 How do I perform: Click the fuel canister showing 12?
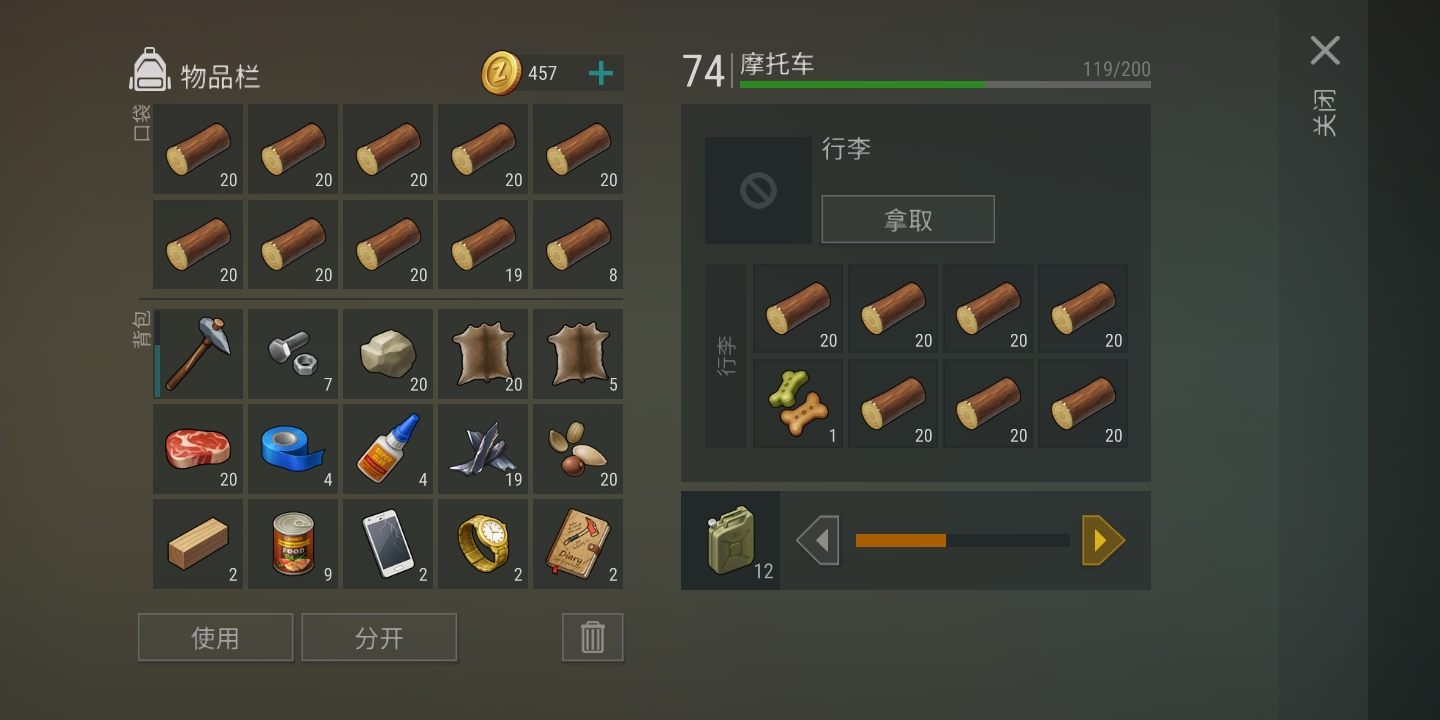point(730,540)
